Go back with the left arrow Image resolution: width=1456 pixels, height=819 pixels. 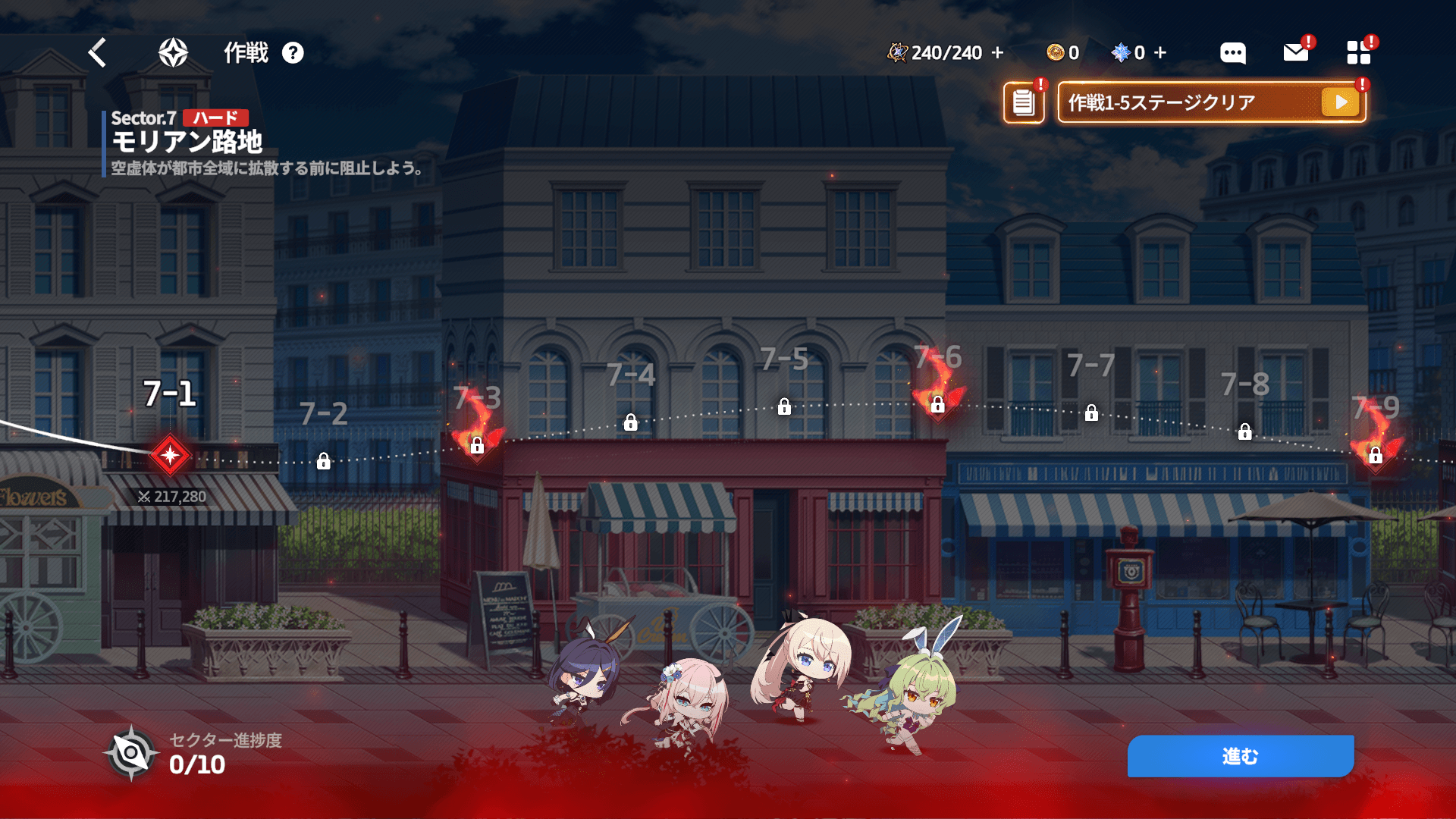pos(98,53)
